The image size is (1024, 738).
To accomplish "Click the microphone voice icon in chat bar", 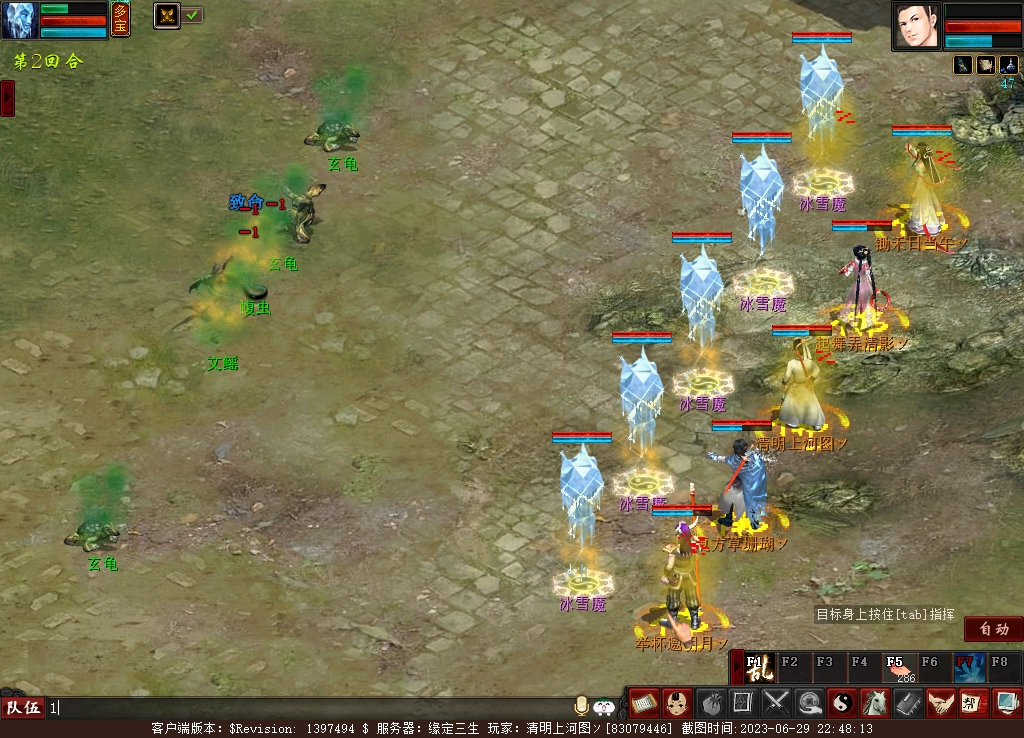I will coord(580,707).
